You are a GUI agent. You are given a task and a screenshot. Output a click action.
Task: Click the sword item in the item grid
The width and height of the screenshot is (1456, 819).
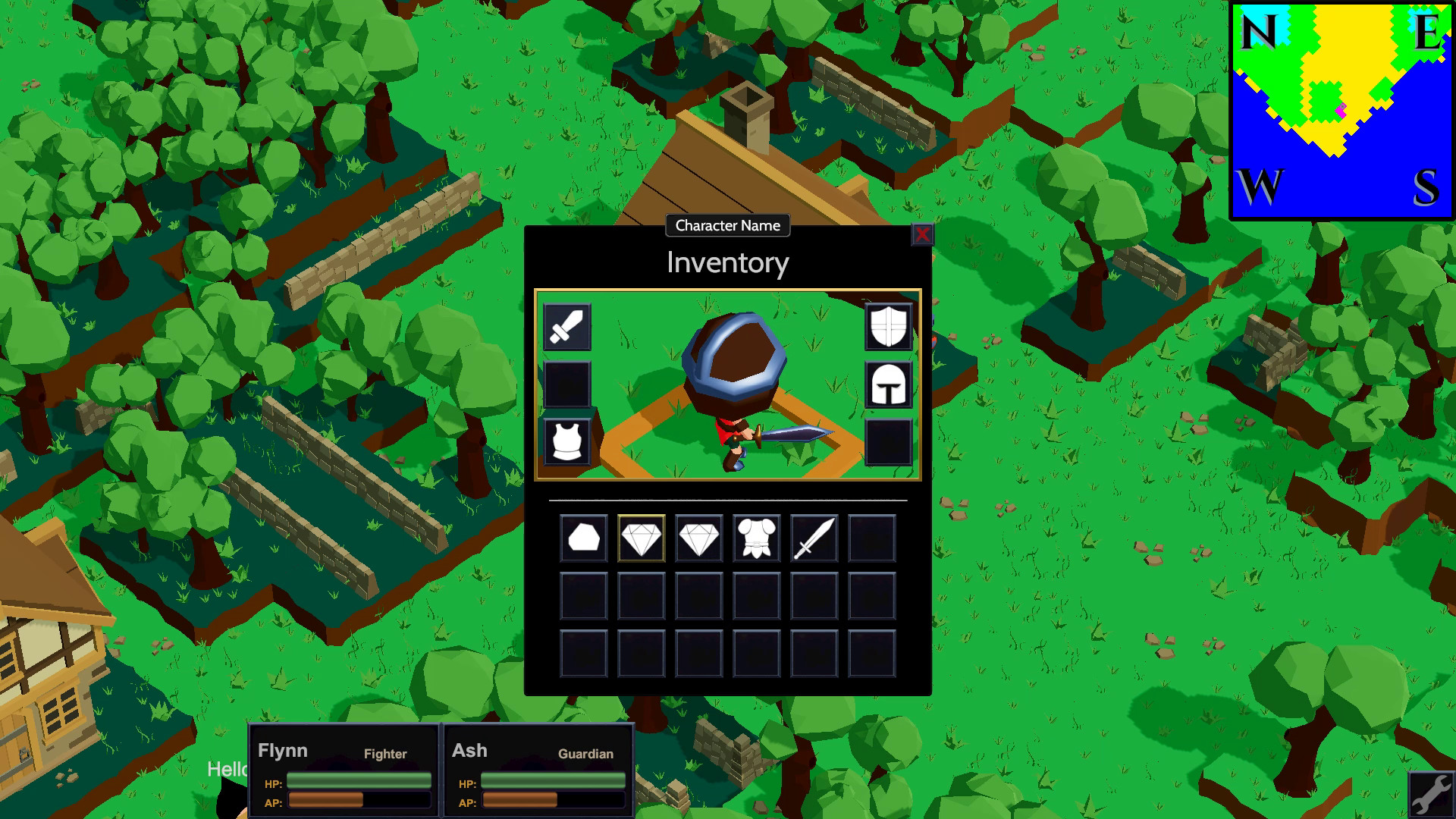[812, 538]
